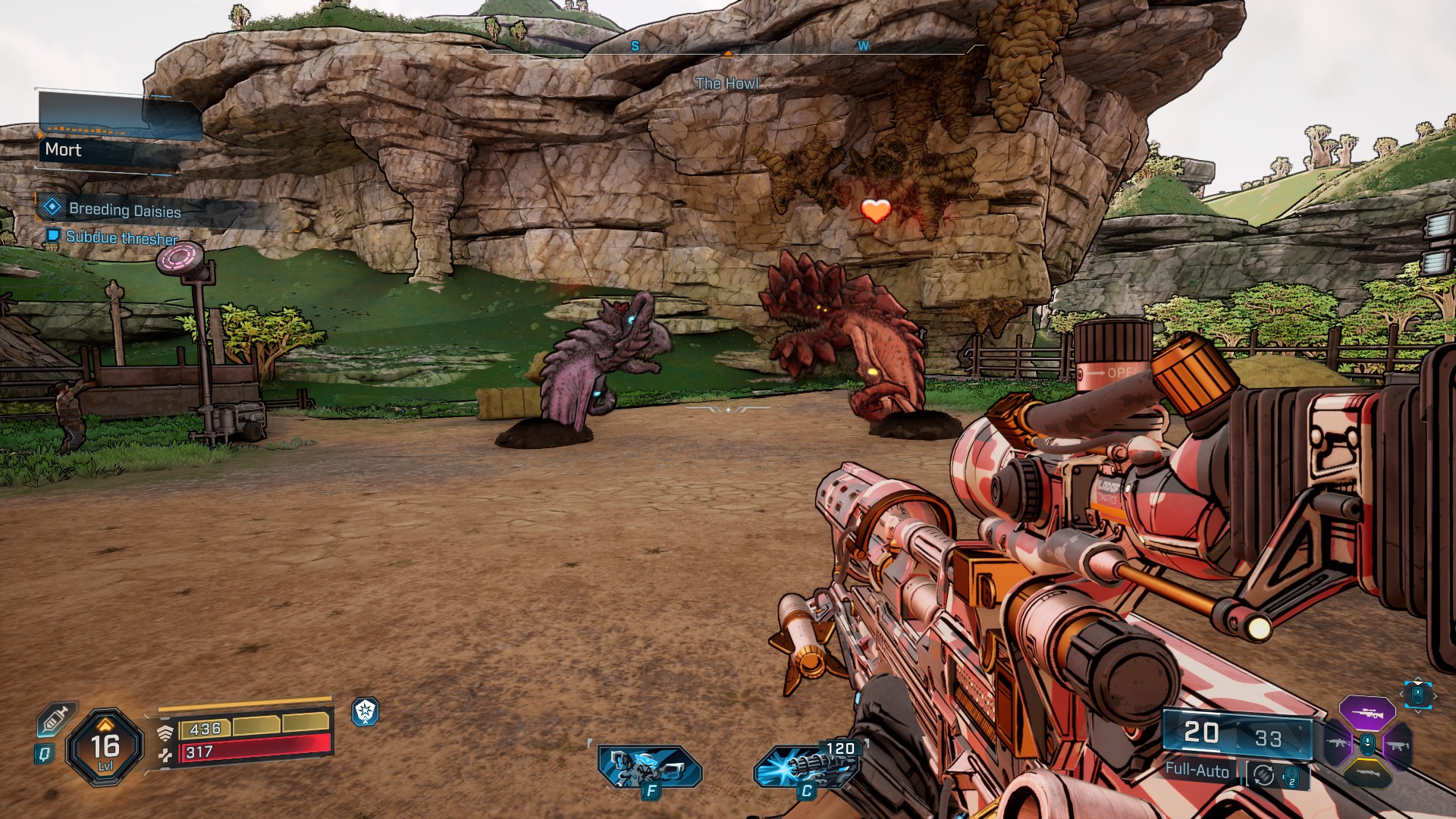Equip the submachine gun weapon slot
The image size is (1456, 819).
pos(1398,745)
